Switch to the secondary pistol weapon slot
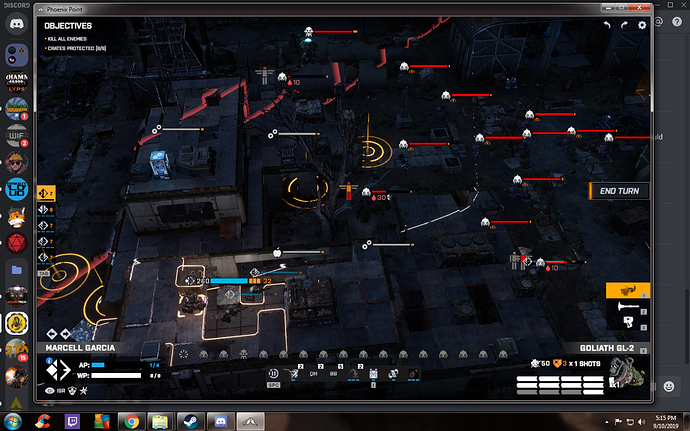Image resolution: width=690 pixels, height=431 pixels. [x=627, y=320]
